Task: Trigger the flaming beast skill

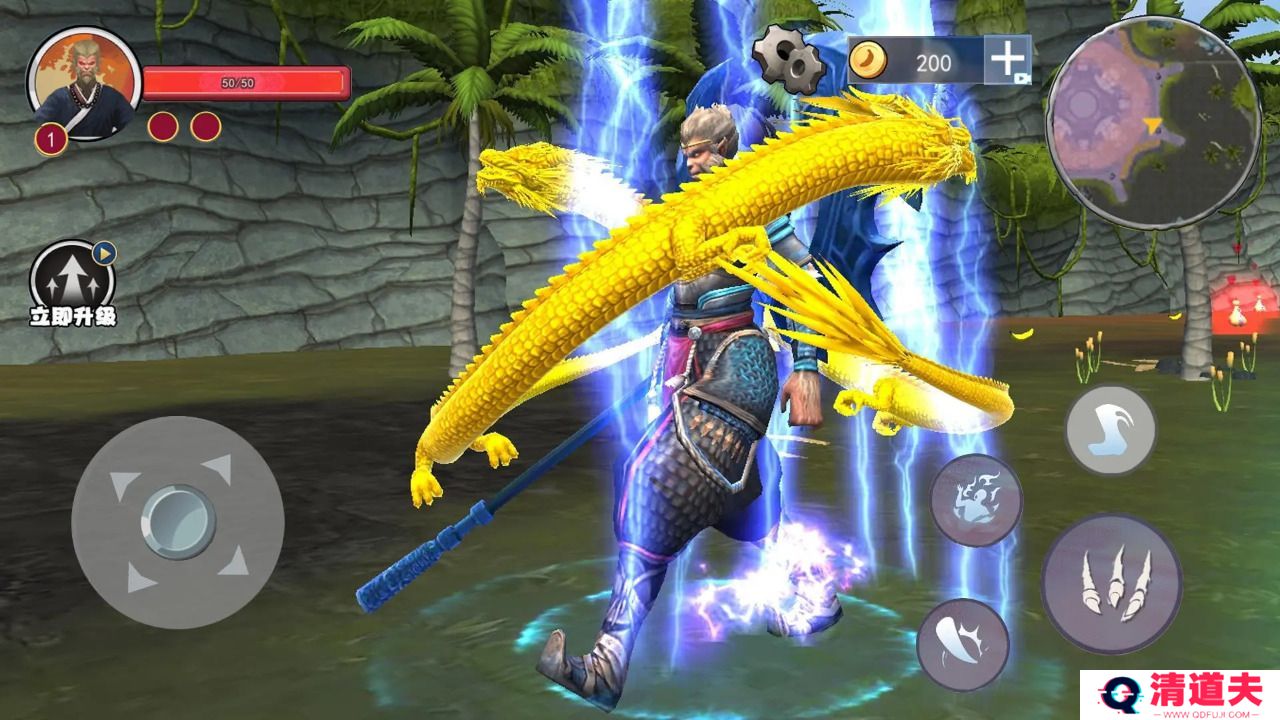Action: pos(975,500)
